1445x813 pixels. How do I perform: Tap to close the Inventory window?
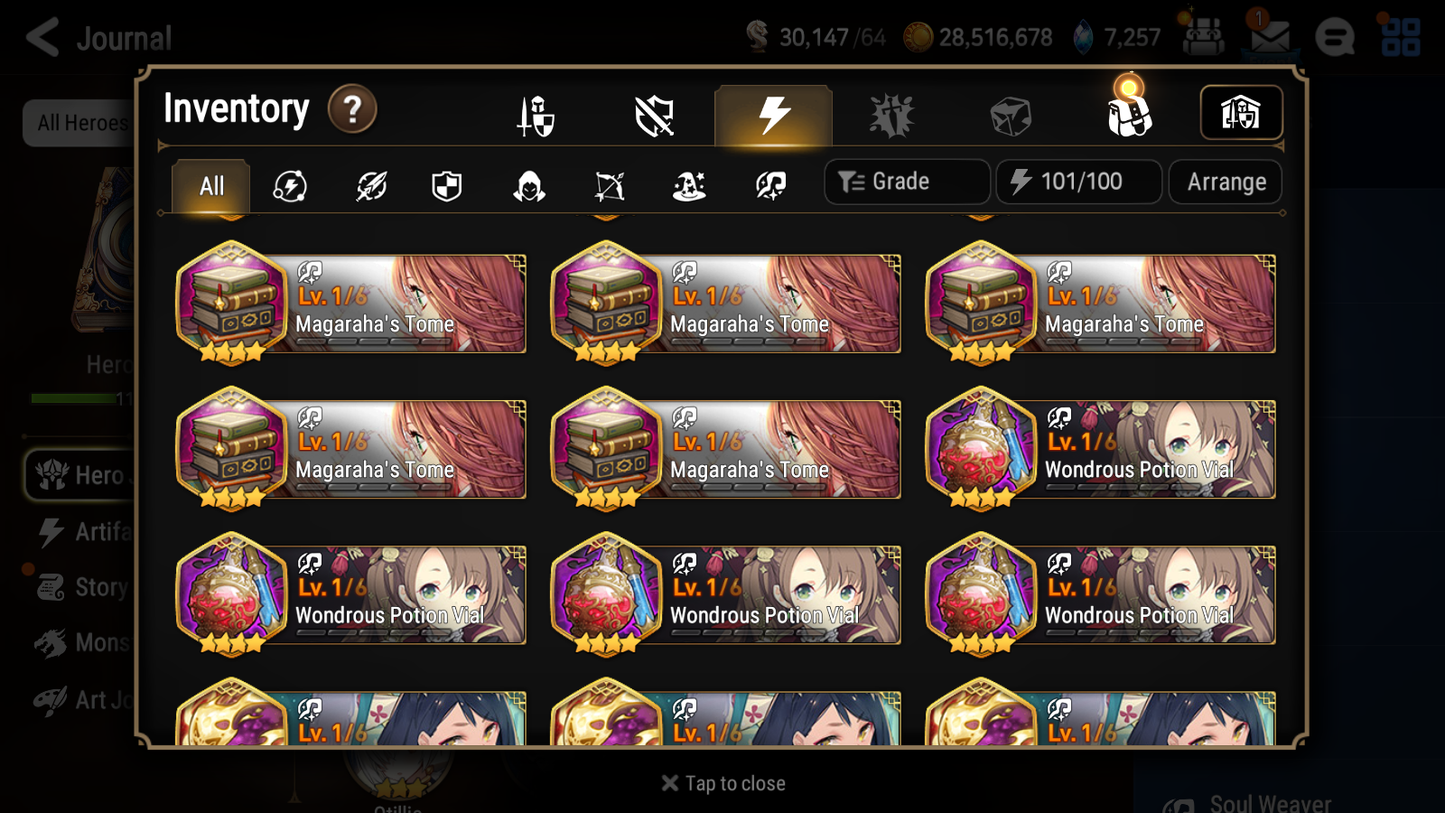pyautogui.click(x=722, y=783)
